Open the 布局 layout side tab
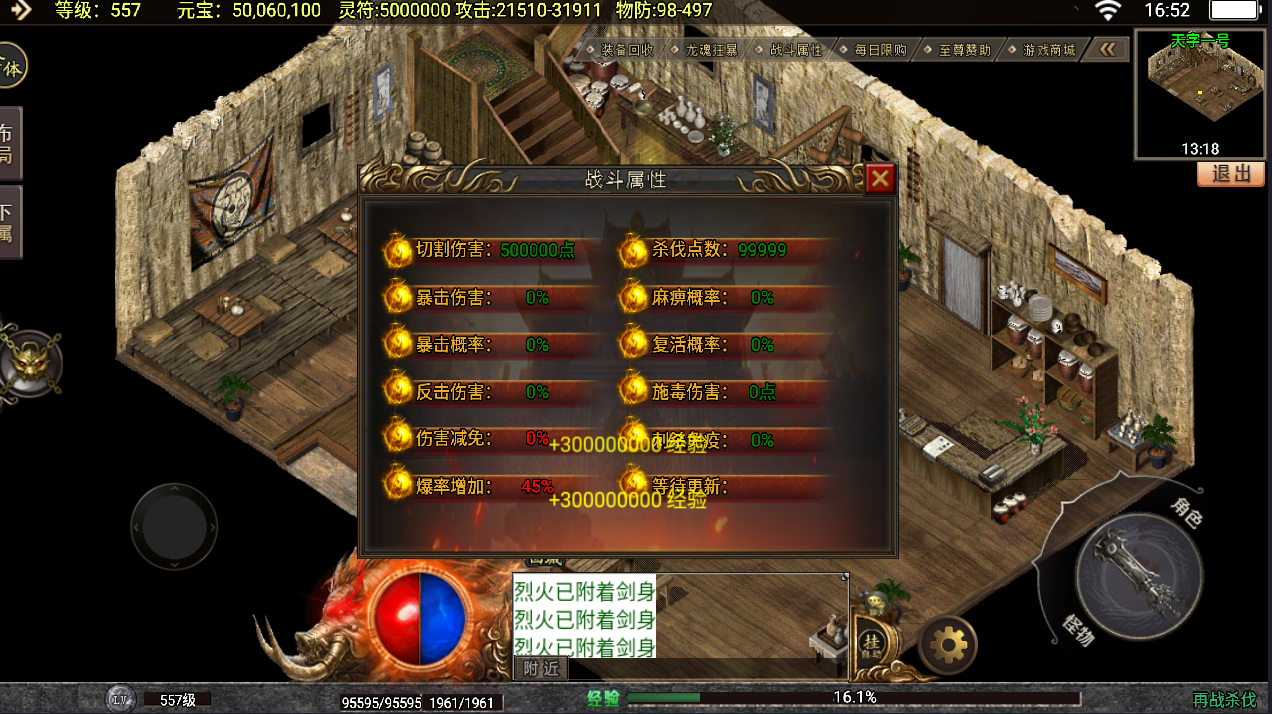The width and height of the screenshot is (1272, 714). point(8,143)
